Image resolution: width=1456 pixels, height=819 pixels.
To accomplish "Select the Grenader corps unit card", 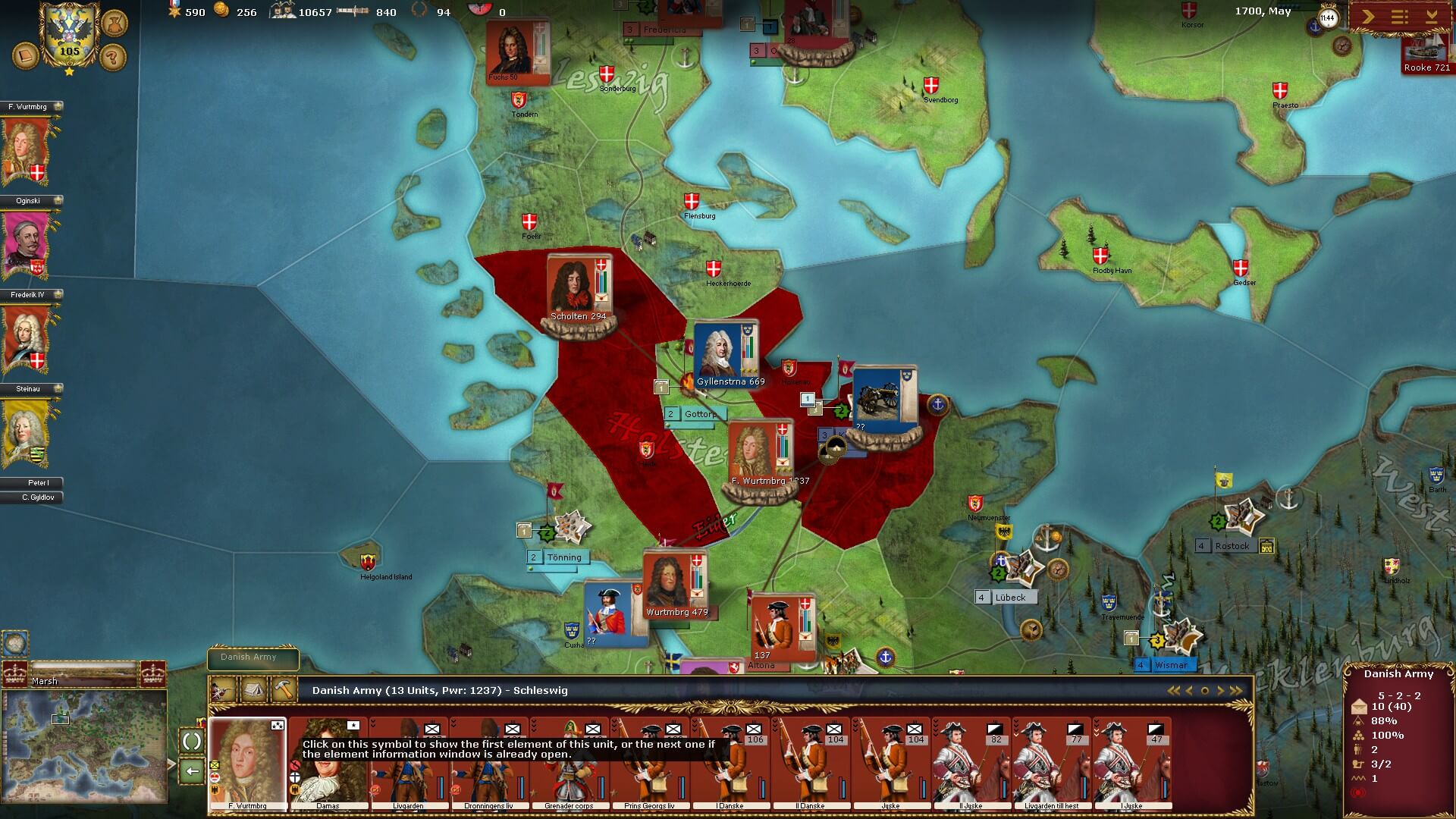I will coord(569,764).
